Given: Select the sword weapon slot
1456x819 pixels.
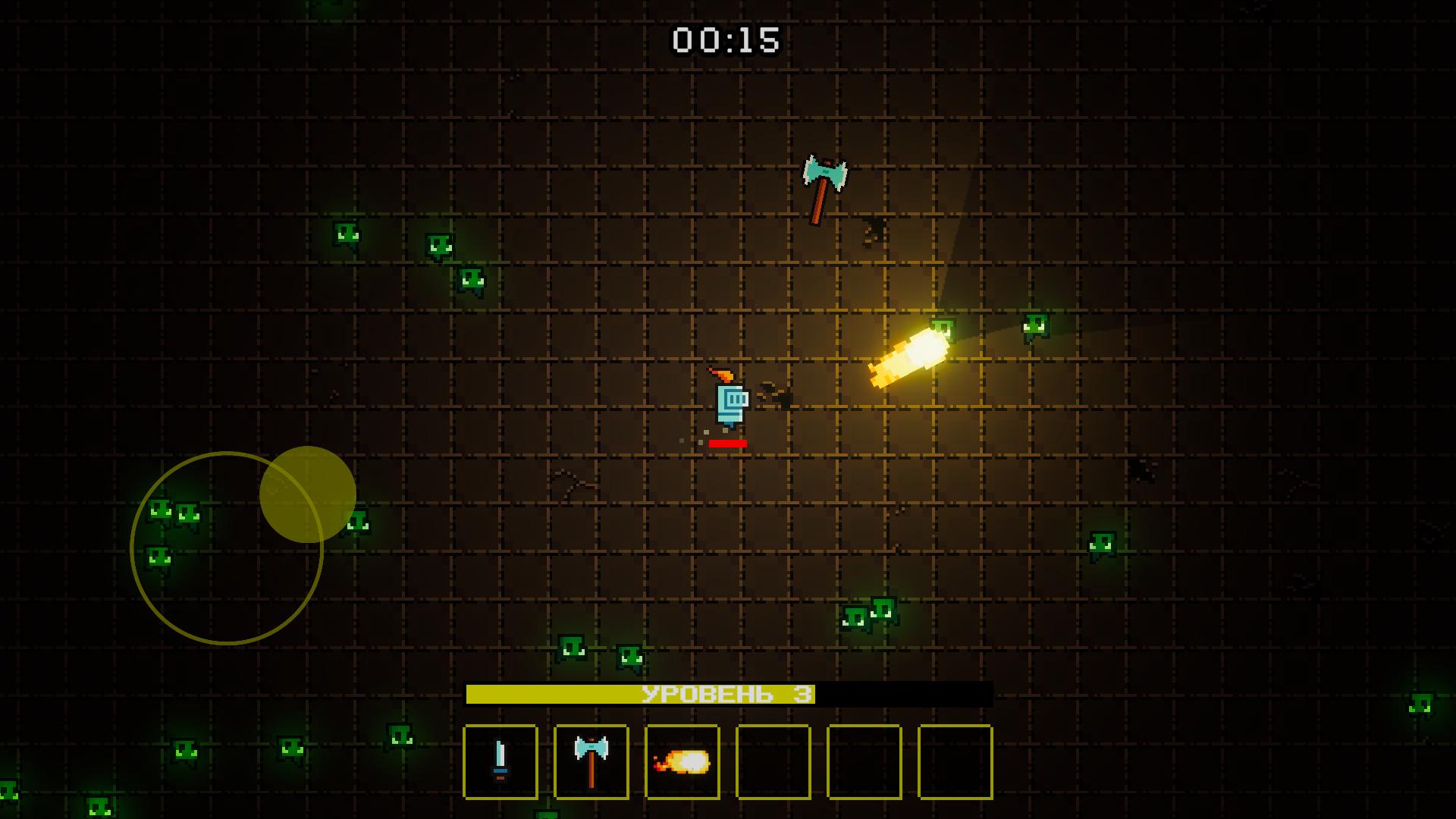Looking at the screenshot, I should coord(500,762).
